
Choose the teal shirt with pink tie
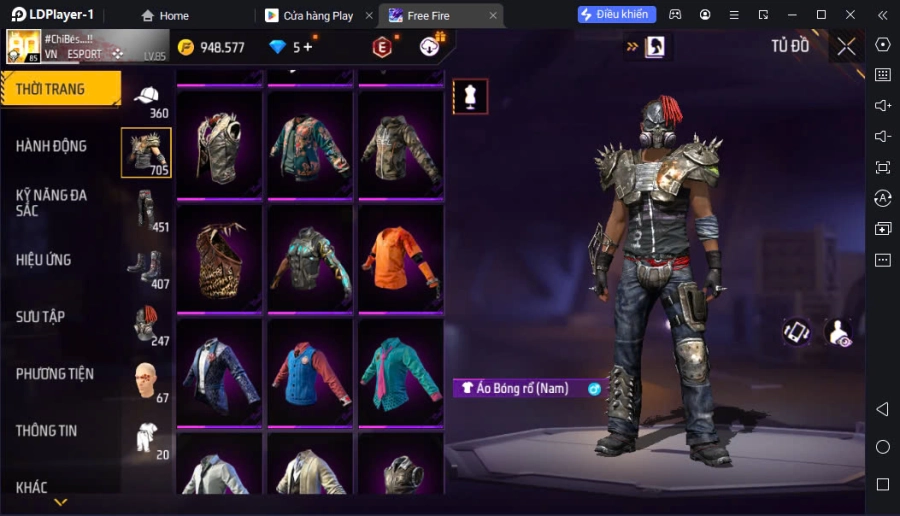(x=400, y=374)
